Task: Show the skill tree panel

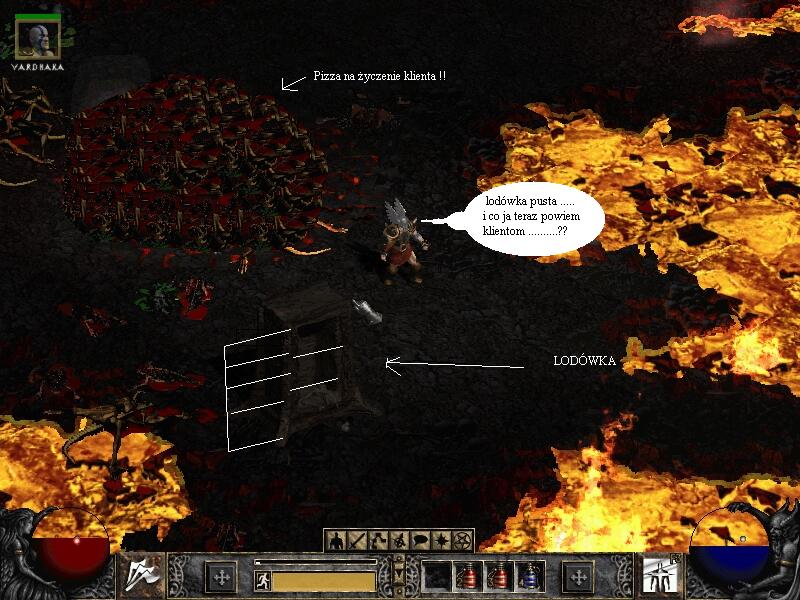Action: tap(378, 541)
